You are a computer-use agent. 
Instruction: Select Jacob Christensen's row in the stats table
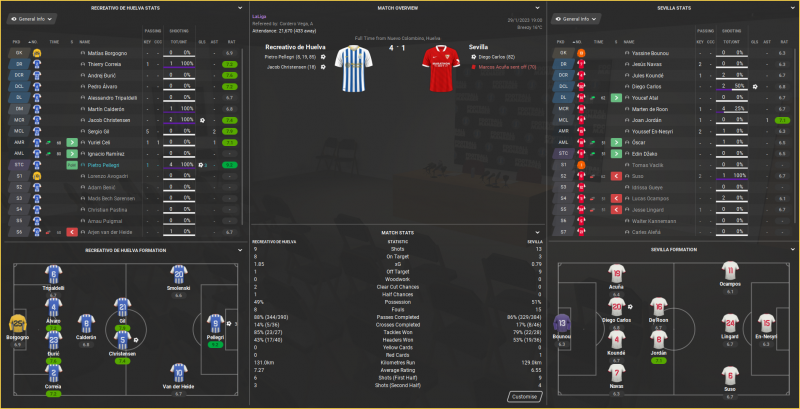(x=108, y=119)
